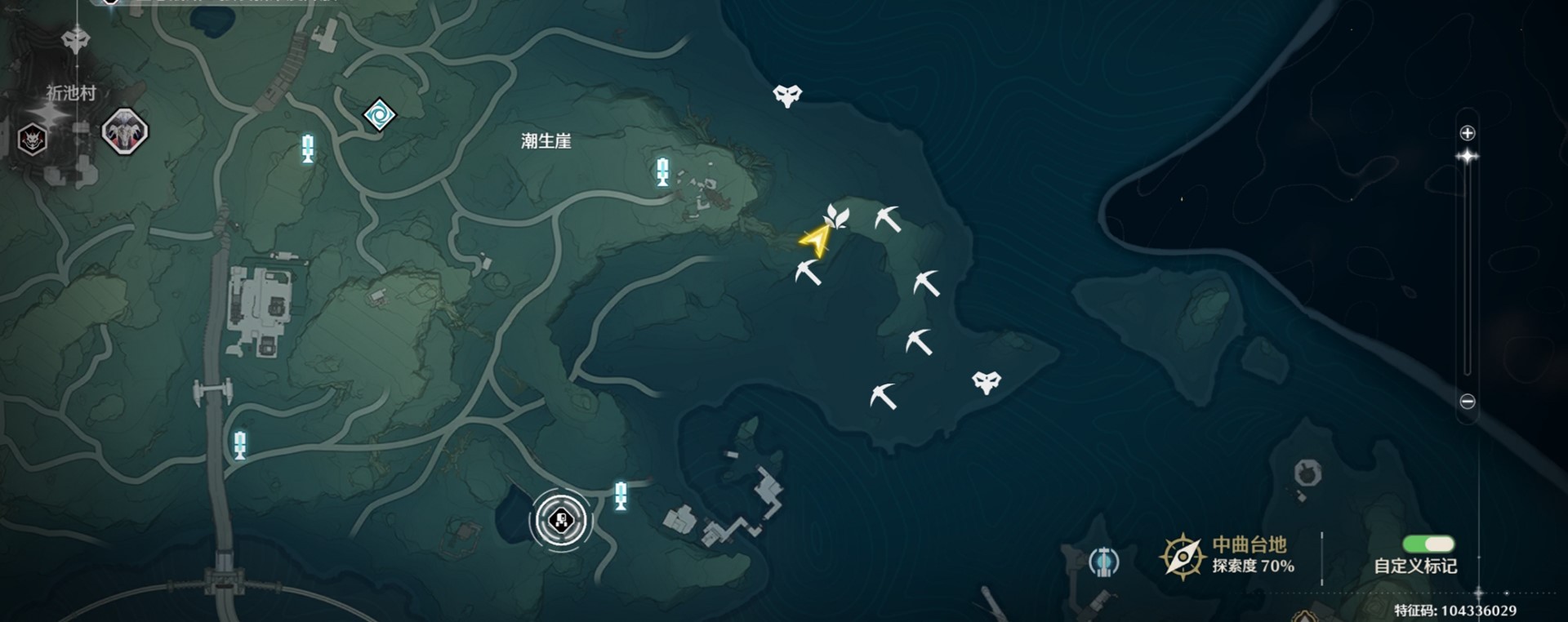Viewport: 1568px width, 622px height.
Task: Select the pickaxe marker at the bay's southern tip
Action: pos(882,396)
